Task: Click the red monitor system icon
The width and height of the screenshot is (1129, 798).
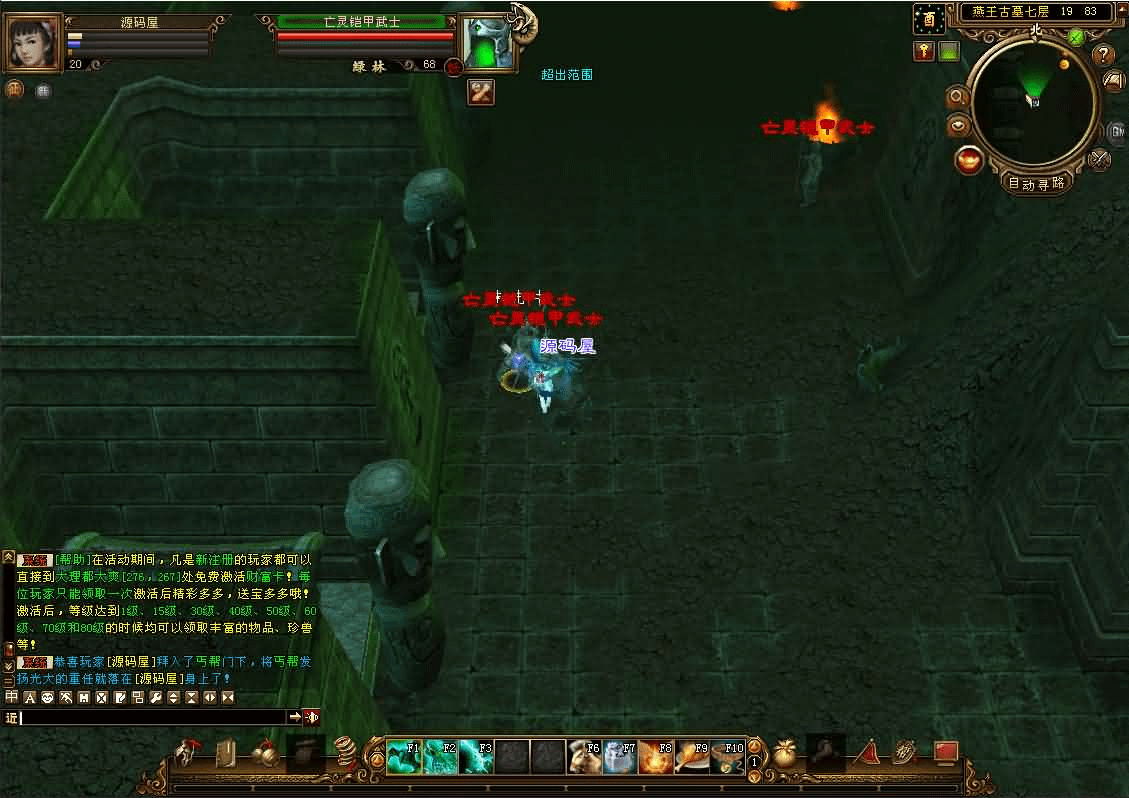Action: pos(946,752)
